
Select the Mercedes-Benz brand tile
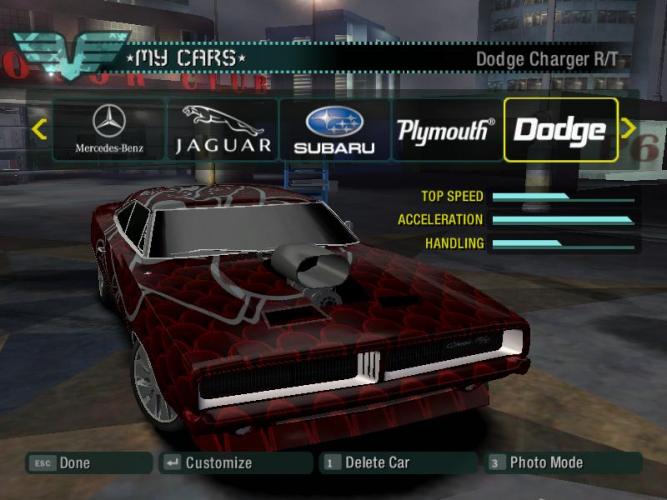(x=108, y=130)
